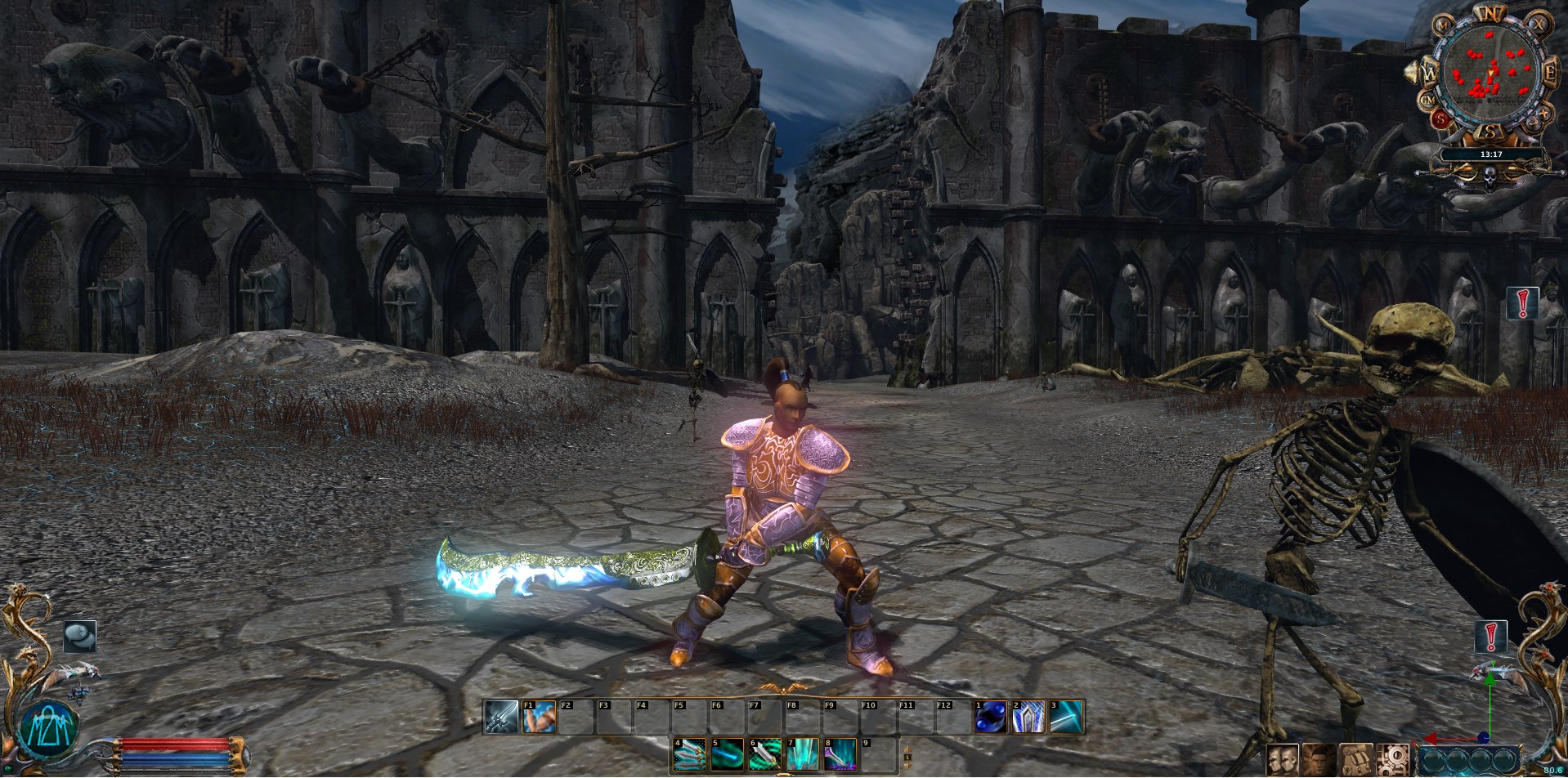Image resolution: width=1568 pixels, height=778 pixels.
Task: Open the two-faces social menu icon
Action: 1282,759
